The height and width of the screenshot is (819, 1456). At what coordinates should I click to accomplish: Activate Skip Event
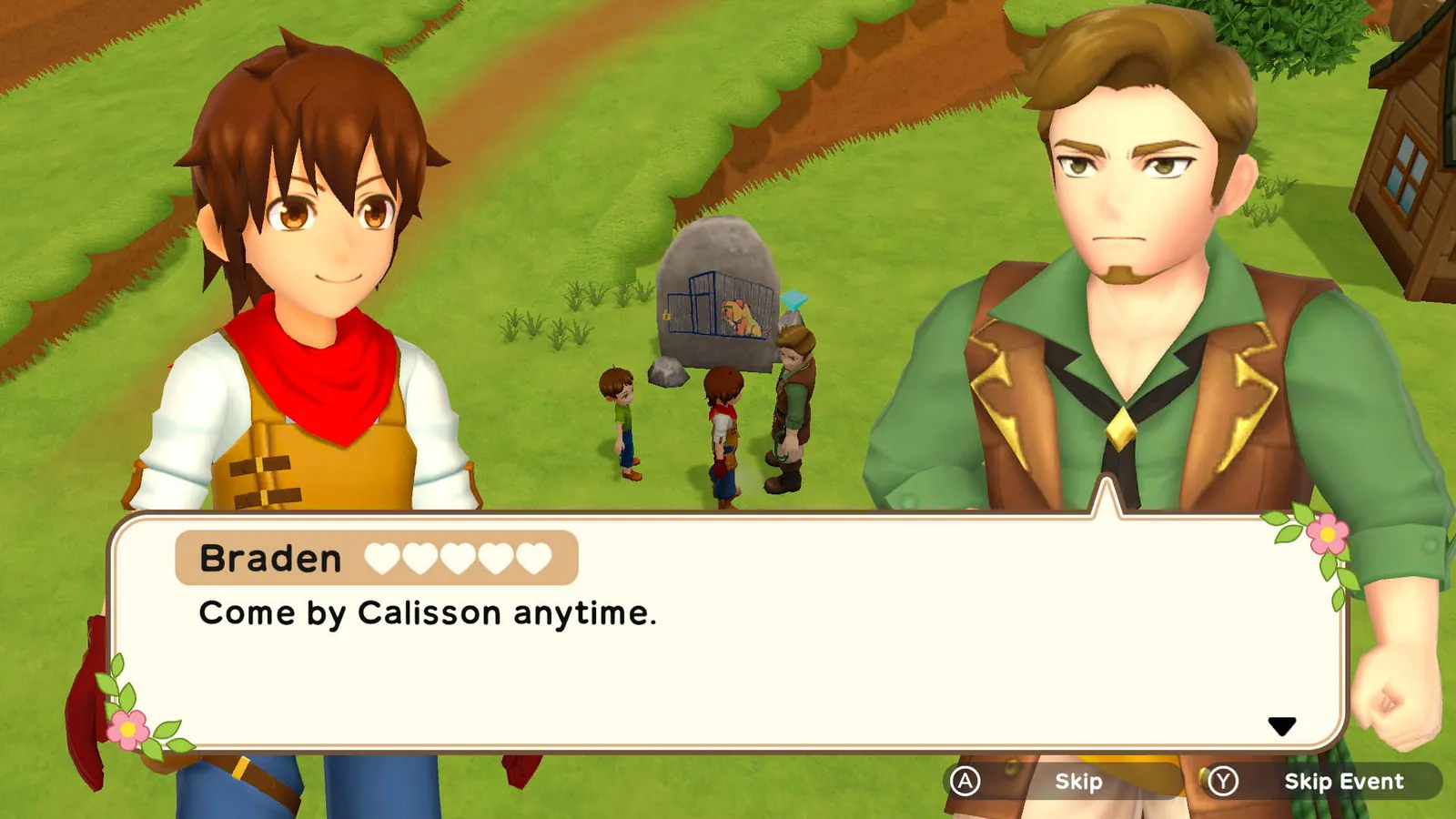1343,781
